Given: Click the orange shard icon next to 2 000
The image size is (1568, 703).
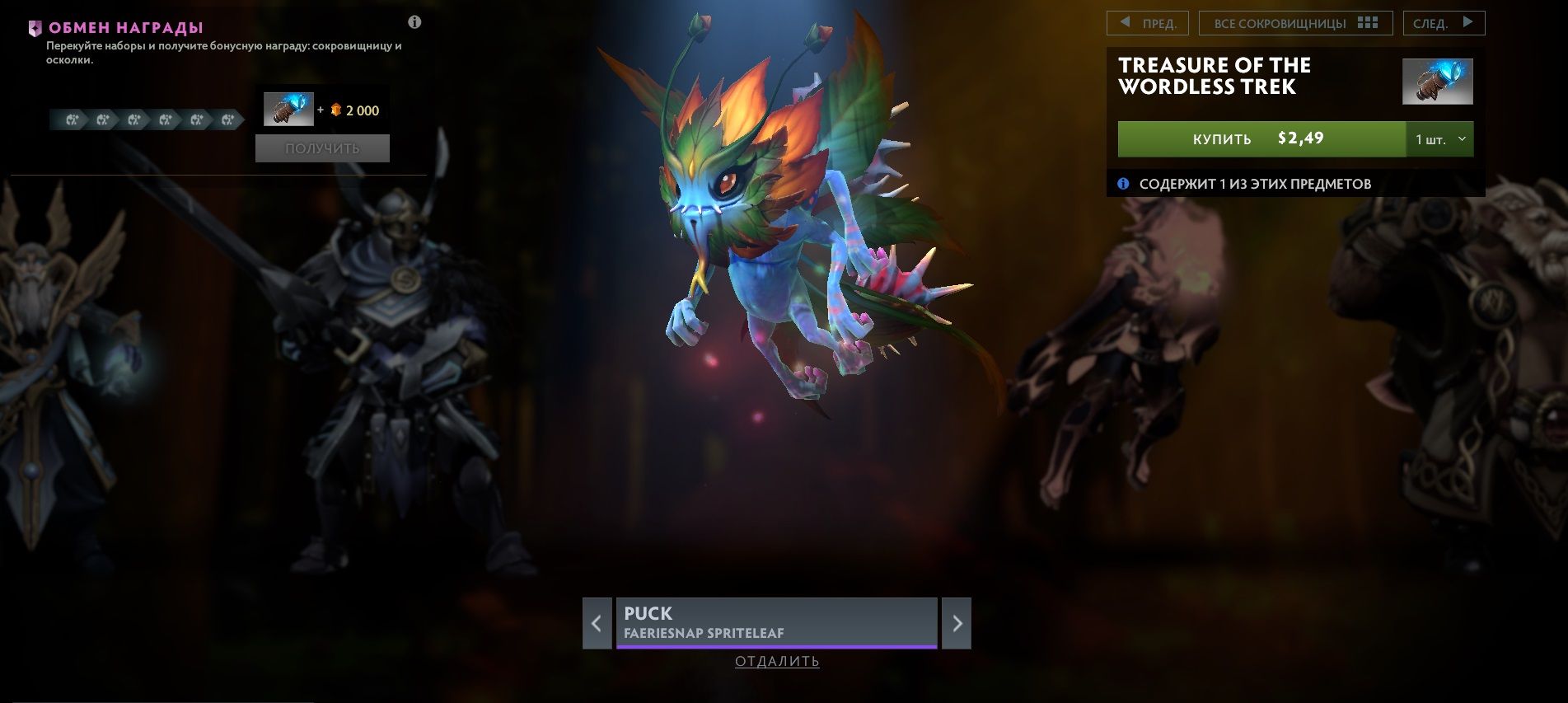Looking at the screenshot, I should [x=335, y=110].
